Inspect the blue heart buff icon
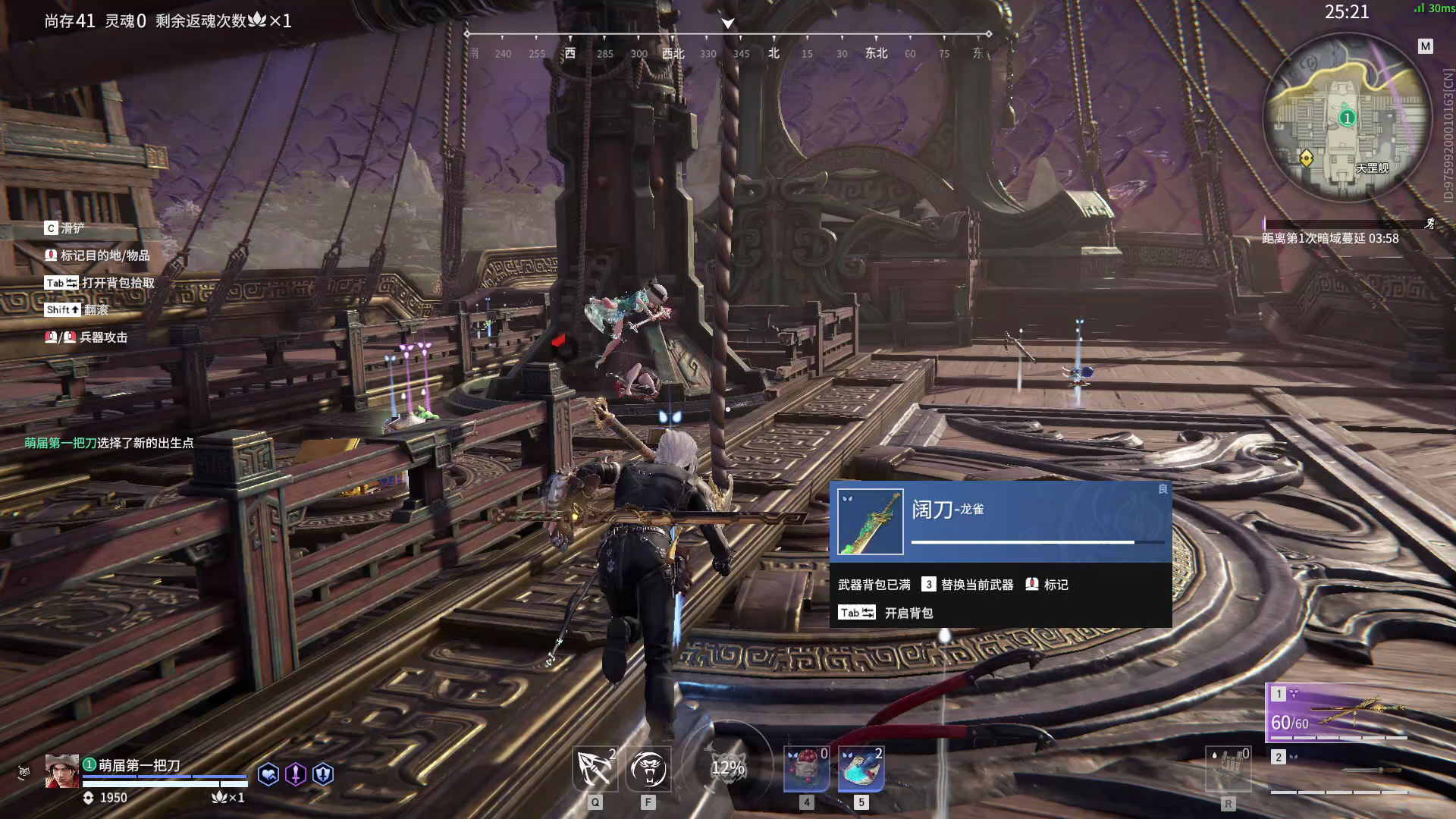The width and height of the screenshot is (1456, 819). [268, 774]
